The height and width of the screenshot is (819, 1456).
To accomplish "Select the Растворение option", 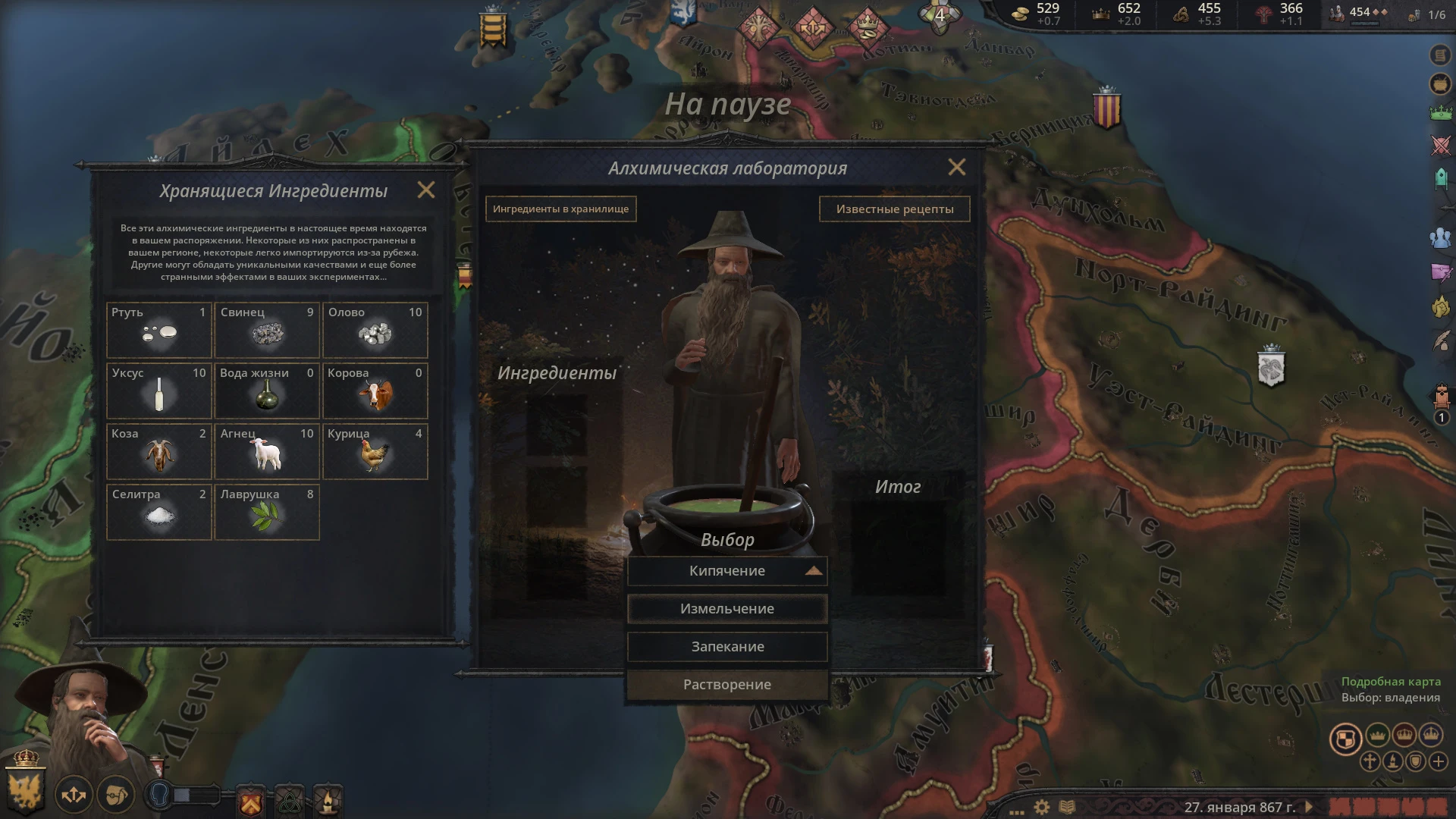I will (x=726, y=683).
